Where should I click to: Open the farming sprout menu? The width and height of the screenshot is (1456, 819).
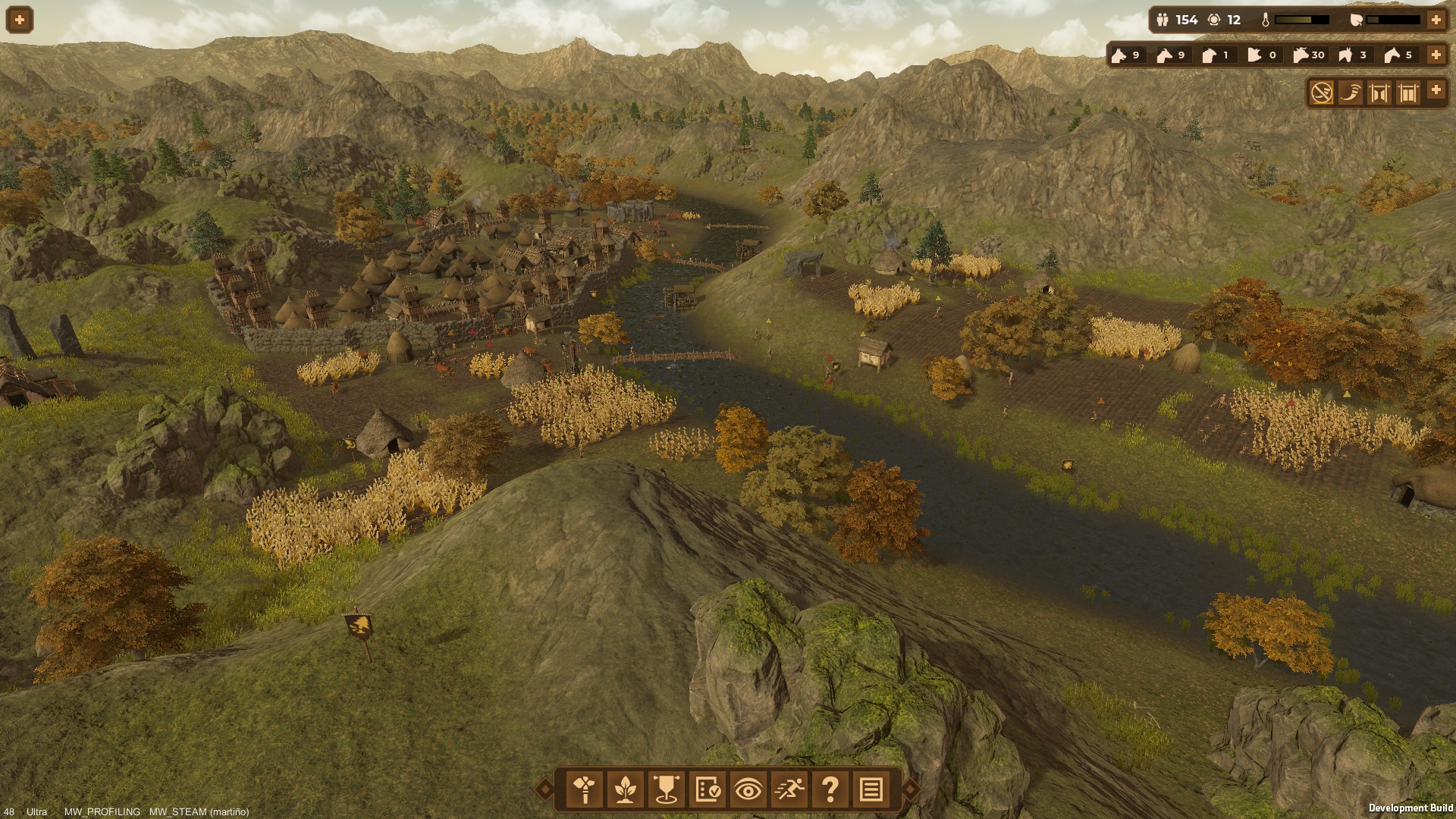[626, 789]
